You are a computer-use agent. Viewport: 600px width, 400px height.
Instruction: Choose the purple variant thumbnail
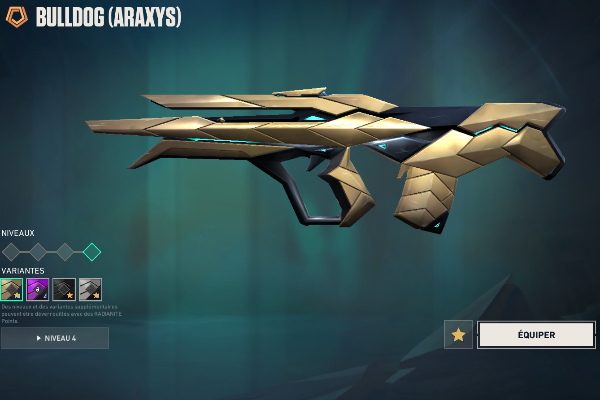(38, 289)
